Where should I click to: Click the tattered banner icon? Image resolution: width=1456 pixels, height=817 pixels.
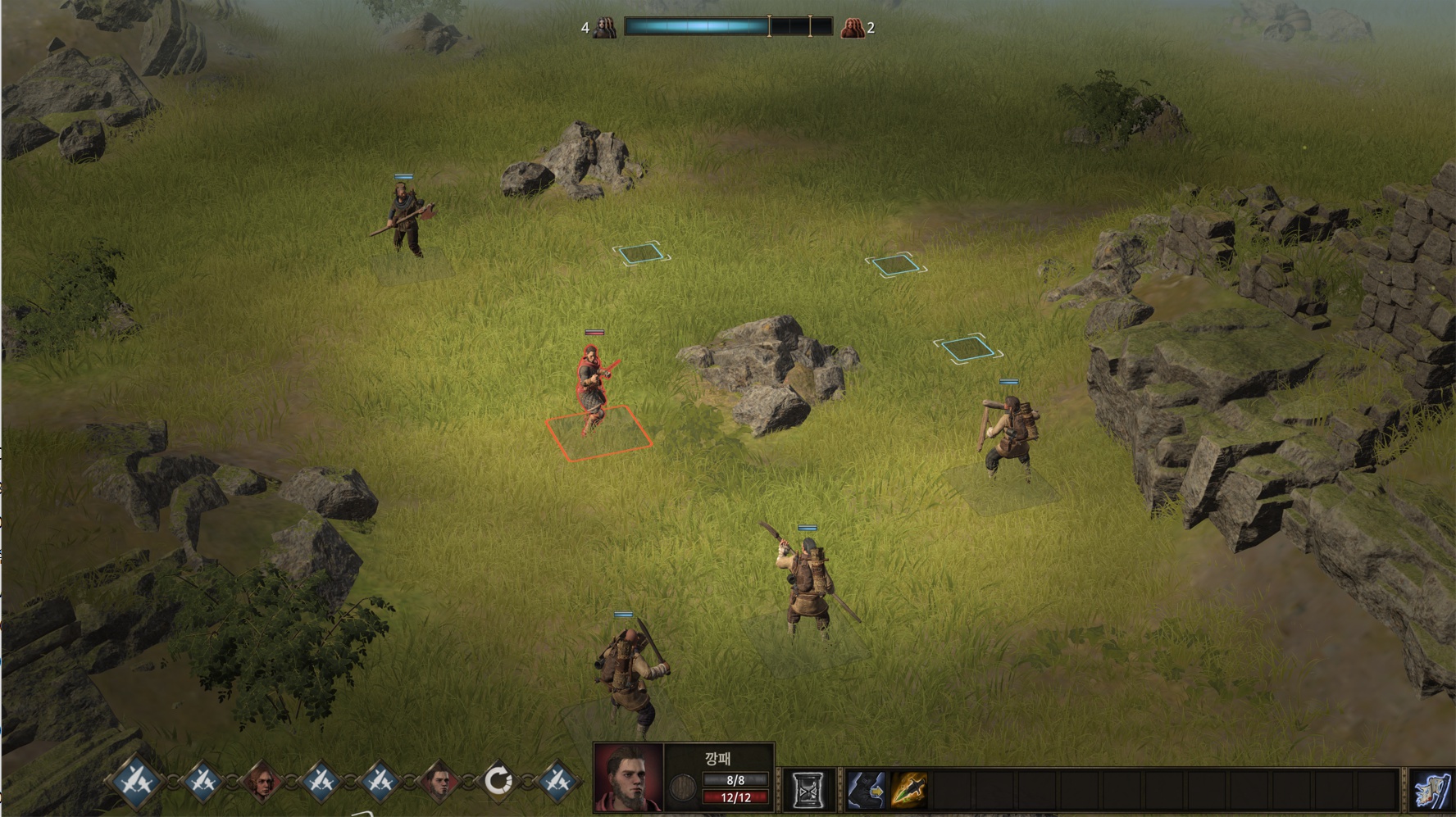coord(1432,790)
